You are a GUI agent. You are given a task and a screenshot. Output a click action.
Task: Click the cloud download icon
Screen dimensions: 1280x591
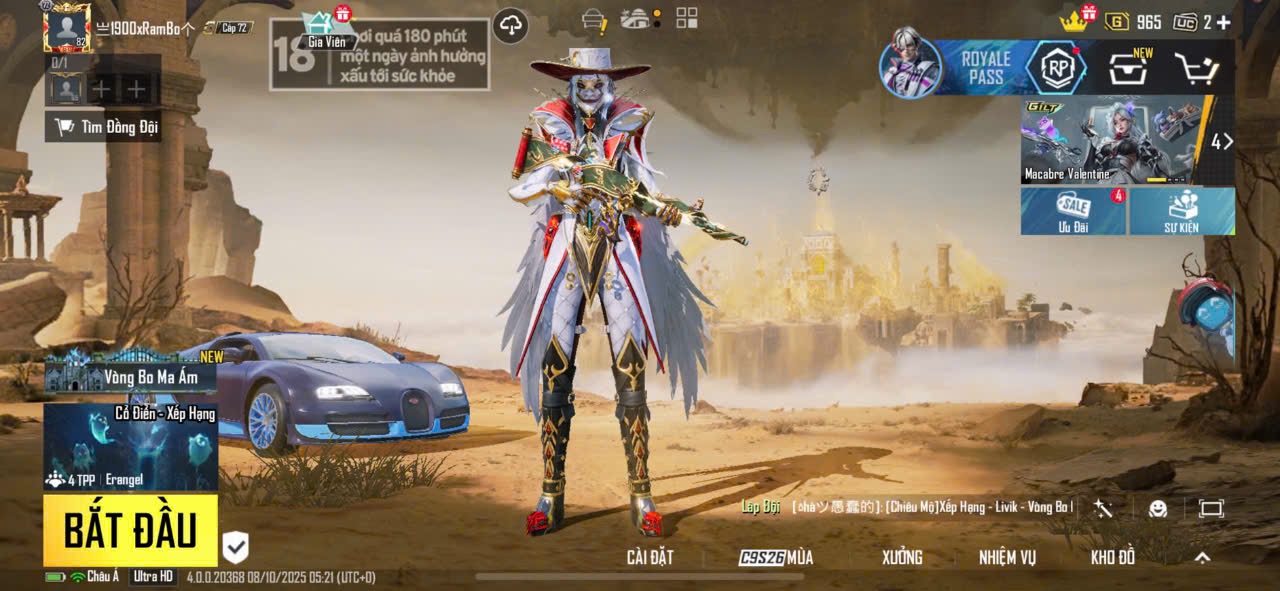coord(511,26)
